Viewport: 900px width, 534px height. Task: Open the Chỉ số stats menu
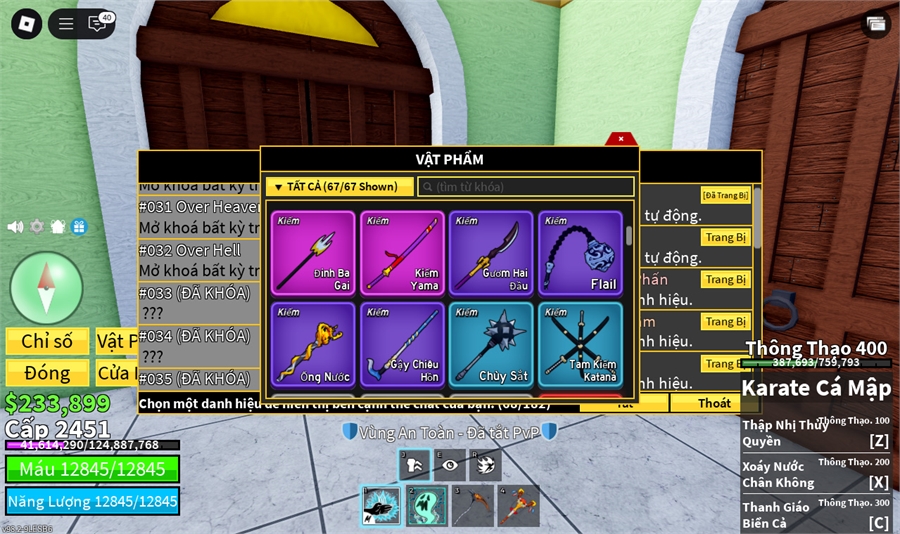(x=47, y=341)
